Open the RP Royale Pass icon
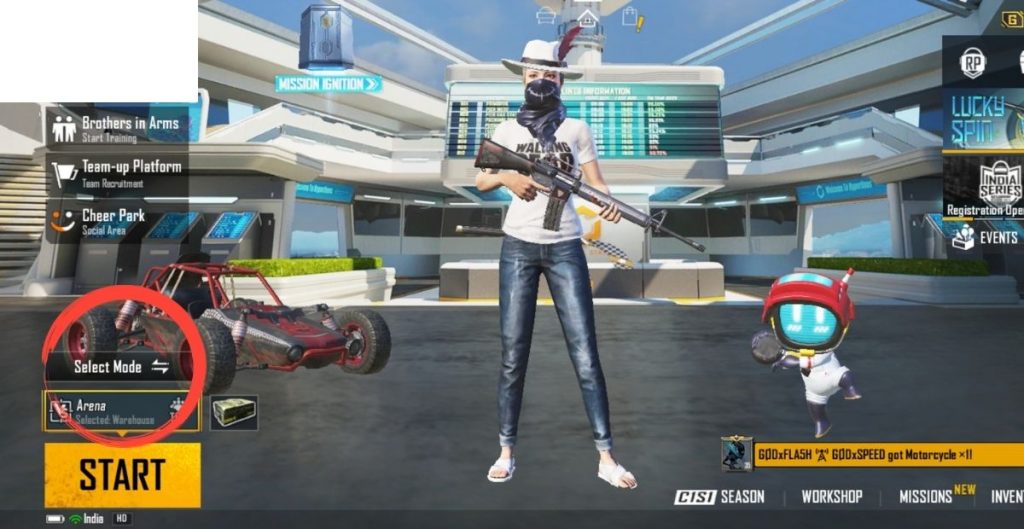 tap(973, 63)
